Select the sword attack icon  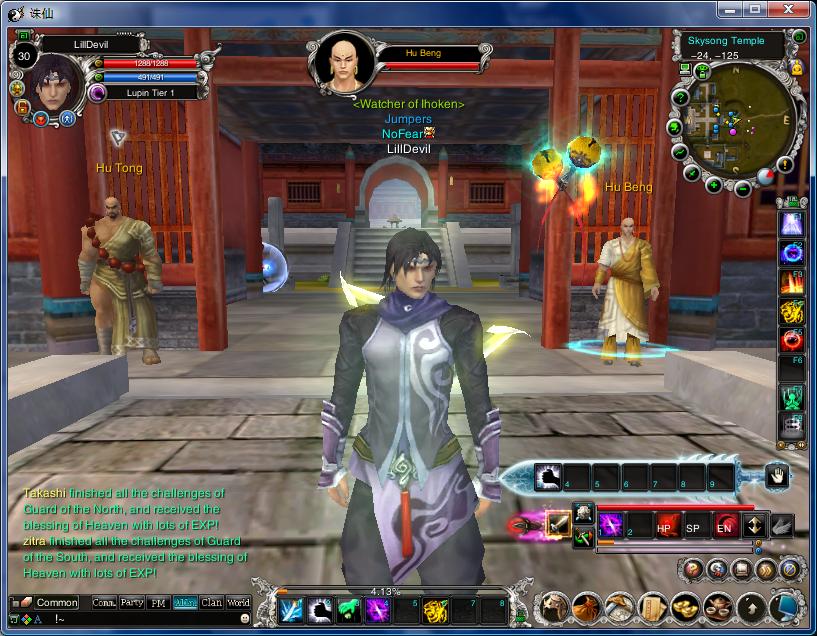tap(558, 524)
